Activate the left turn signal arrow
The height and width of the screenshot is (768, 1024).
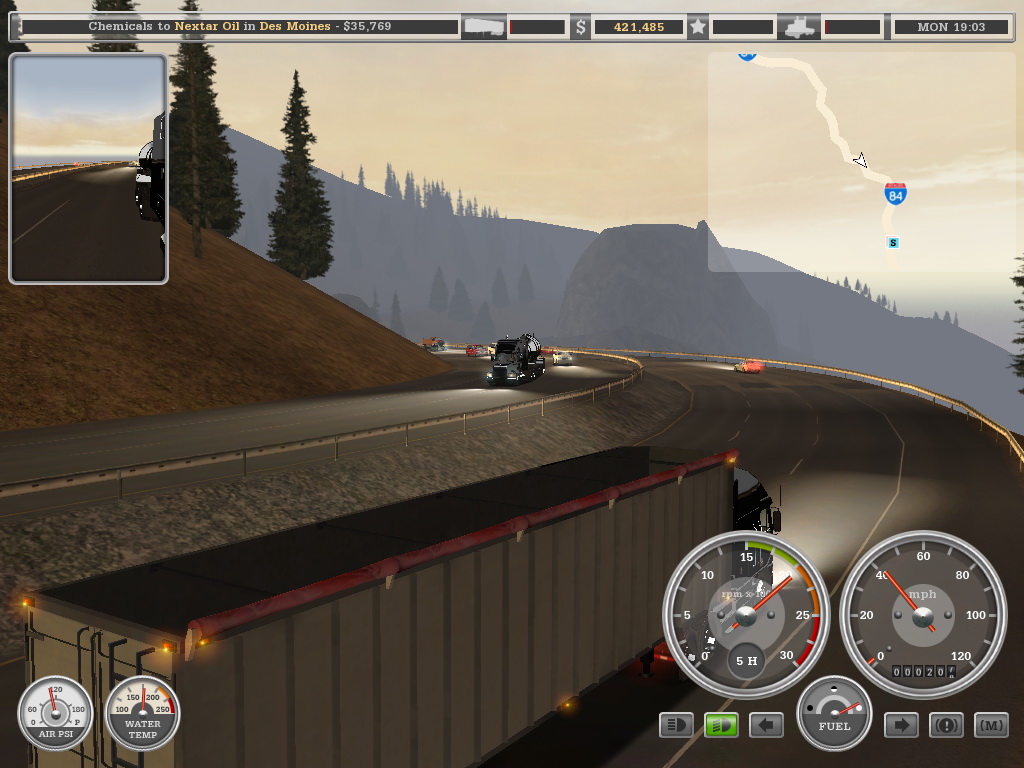(766, 725)
